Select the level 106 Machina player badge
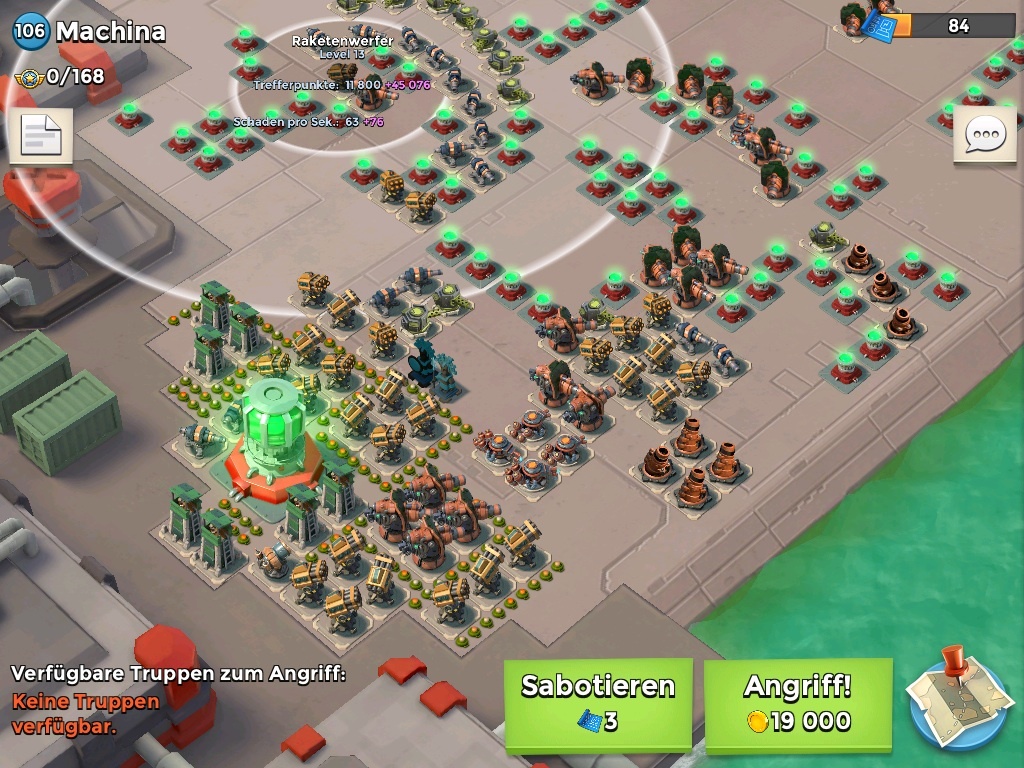Screen dimensions: 1024x768 29,31
